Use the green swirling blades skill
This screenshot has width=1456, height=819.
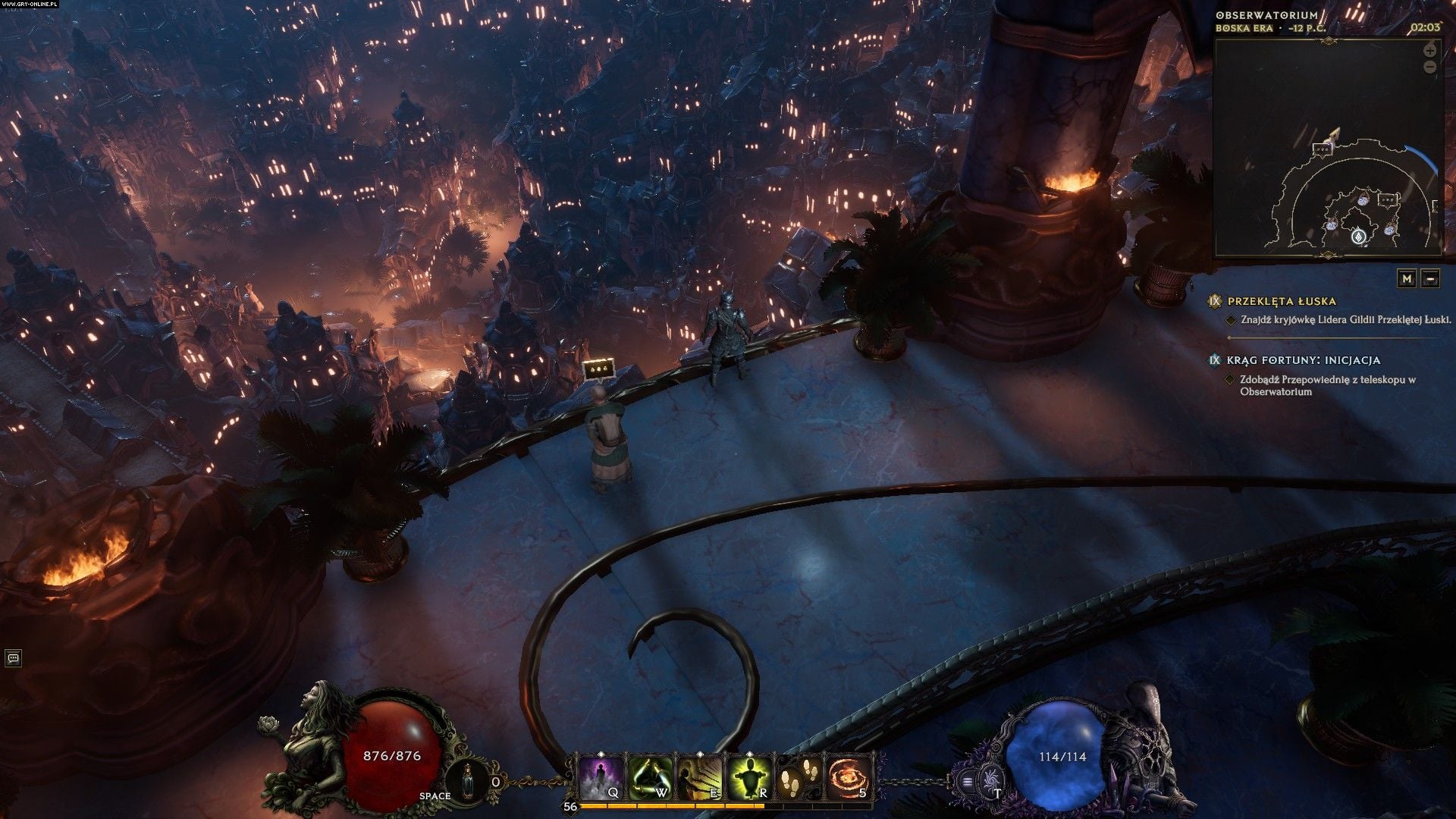pyautogui.click(x=651, y=778)
